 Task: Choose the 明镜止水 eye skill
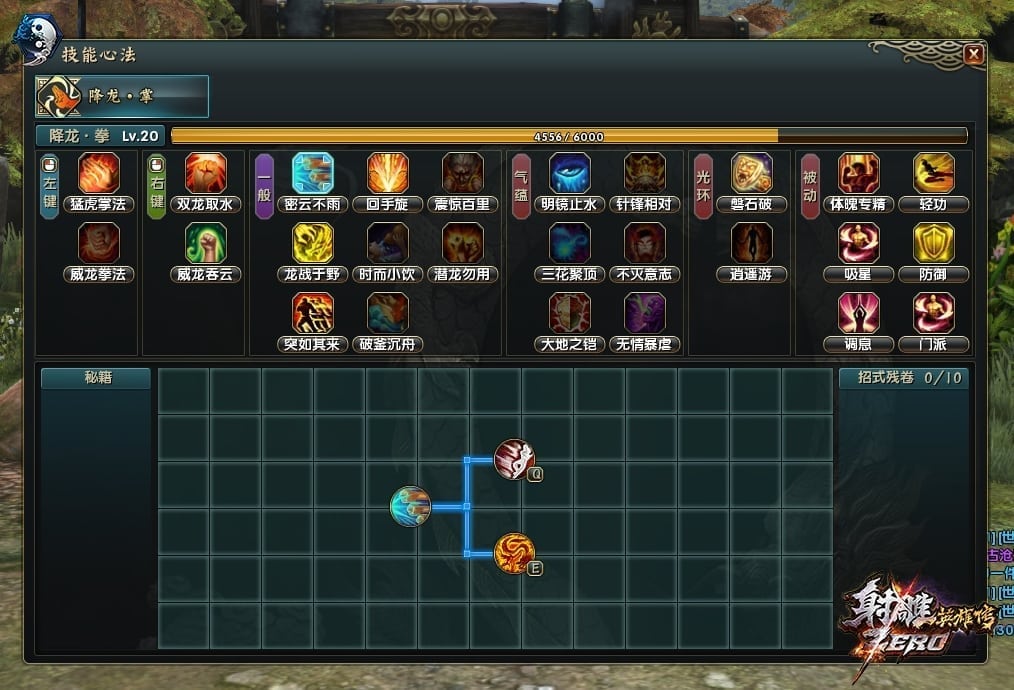(570, 173)
